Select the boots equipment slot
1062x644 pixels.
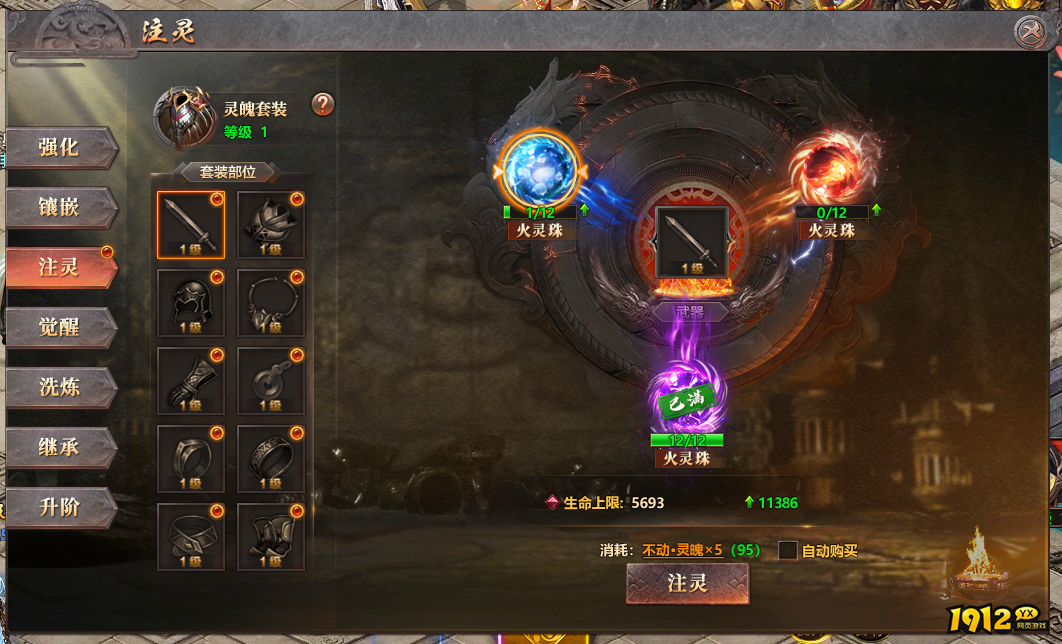(x=271, y=537)
